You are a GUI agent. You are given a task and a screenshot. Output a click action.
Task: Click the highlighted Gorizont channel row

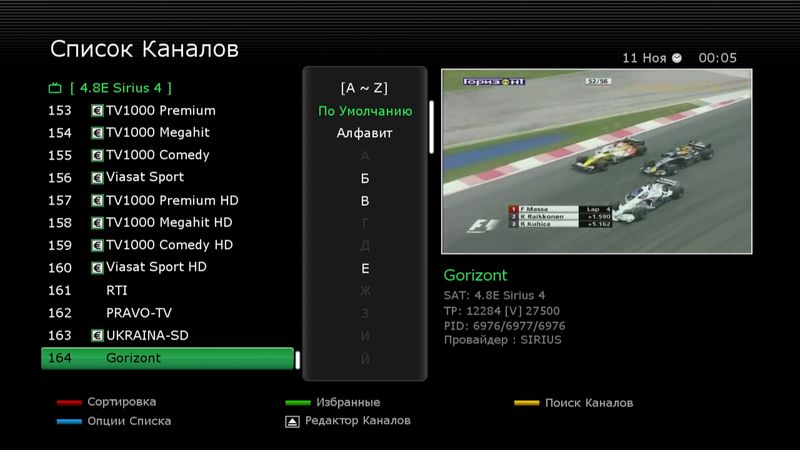click(167, 358)
